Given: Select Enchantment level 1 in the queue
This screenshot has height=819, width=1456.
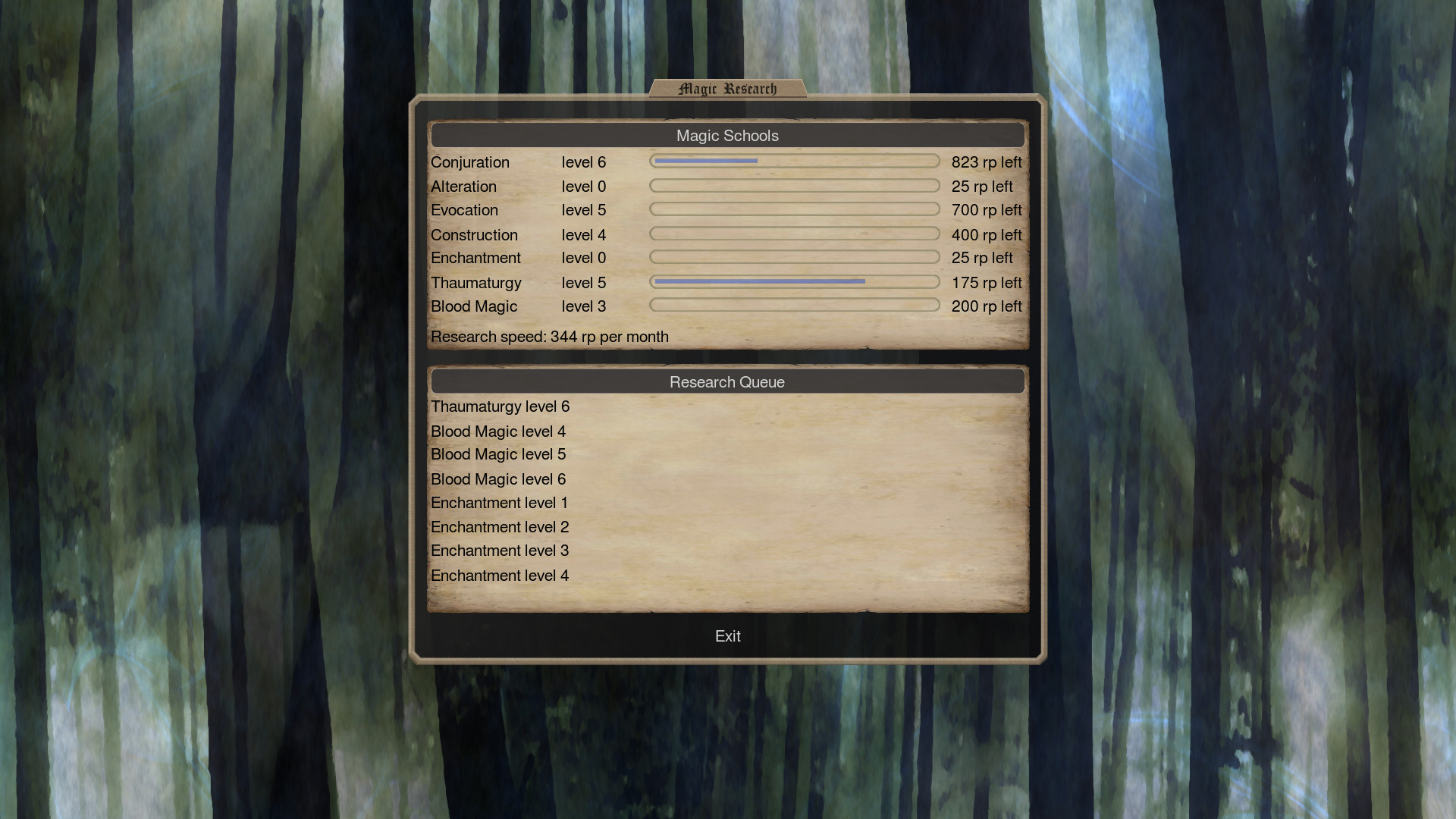Looking at the screenshot, I should pos(499,503).
